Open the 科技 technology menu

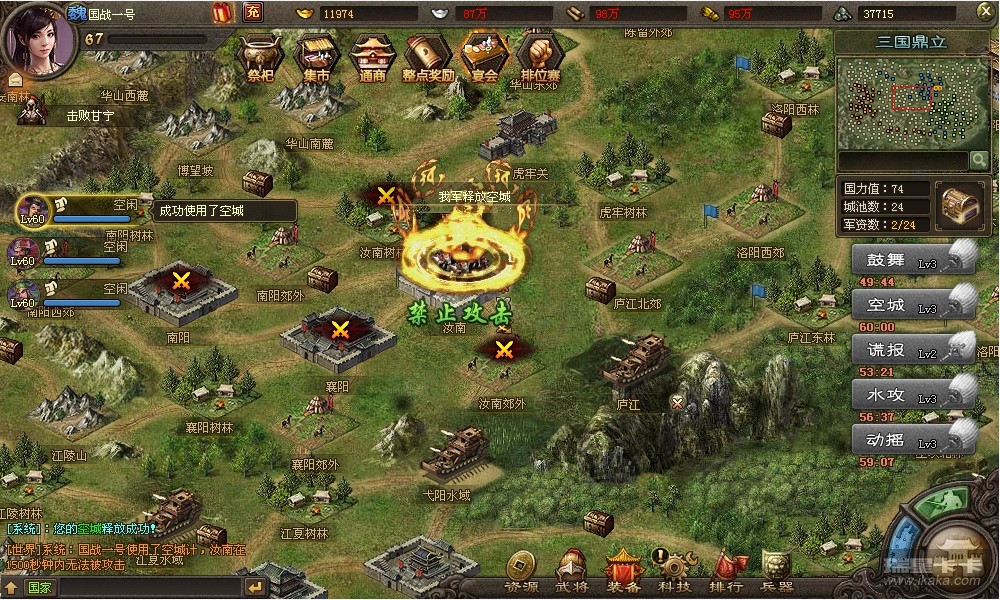[673, 573]
